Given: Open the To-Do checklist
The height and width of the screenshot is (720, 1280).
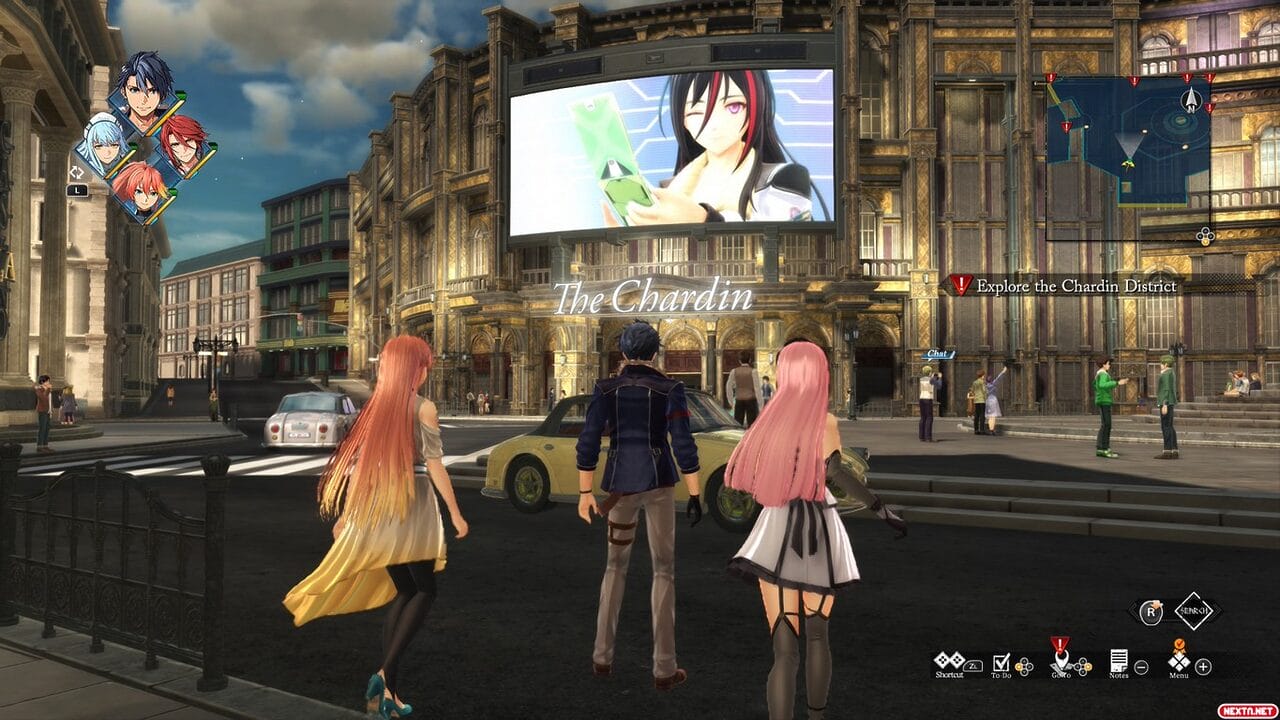Looking at the screenshot, I should tap(1001, 661).
